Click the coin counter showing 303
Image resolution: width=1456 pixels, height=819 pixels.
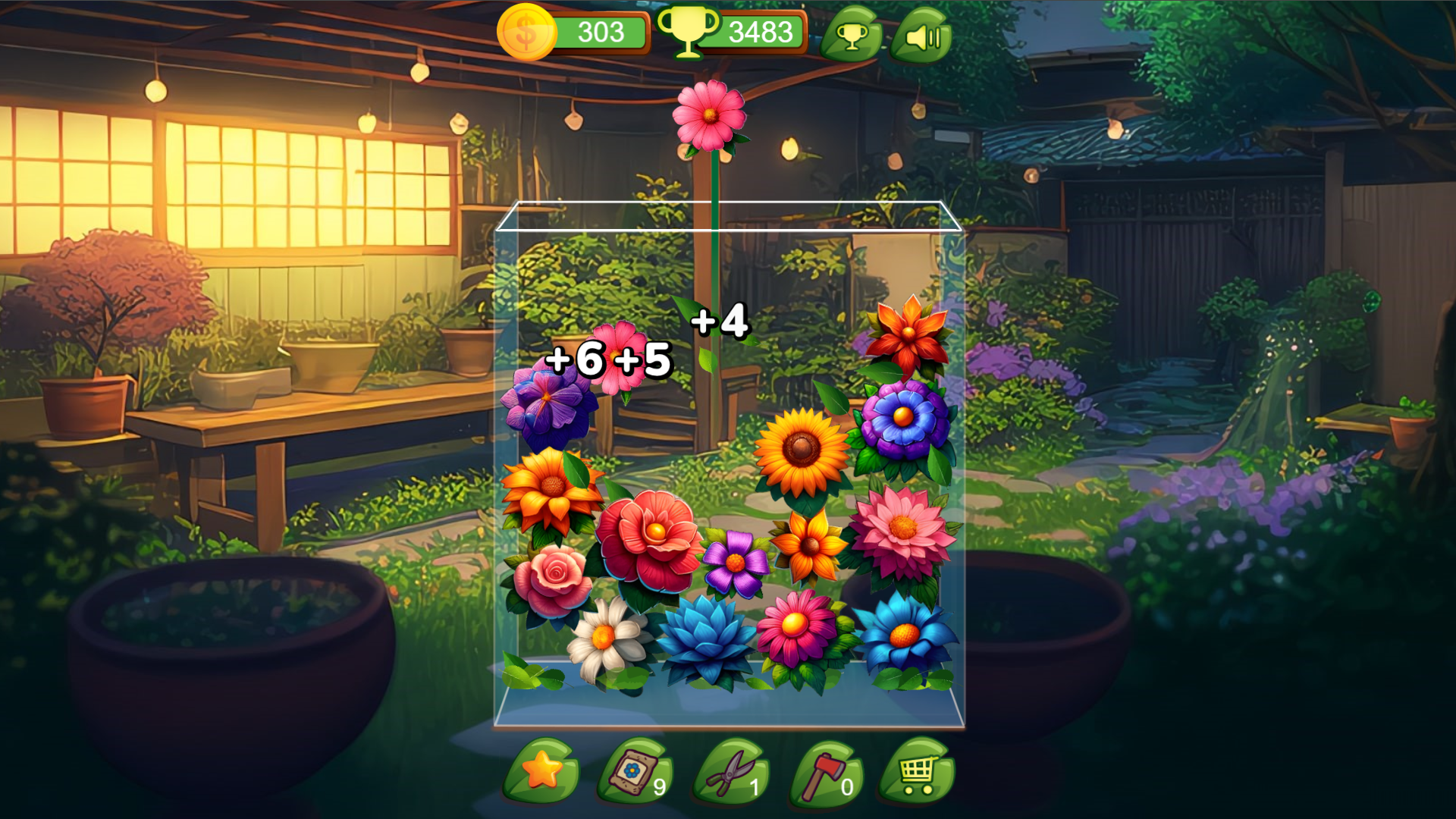(x=599, y=32)
